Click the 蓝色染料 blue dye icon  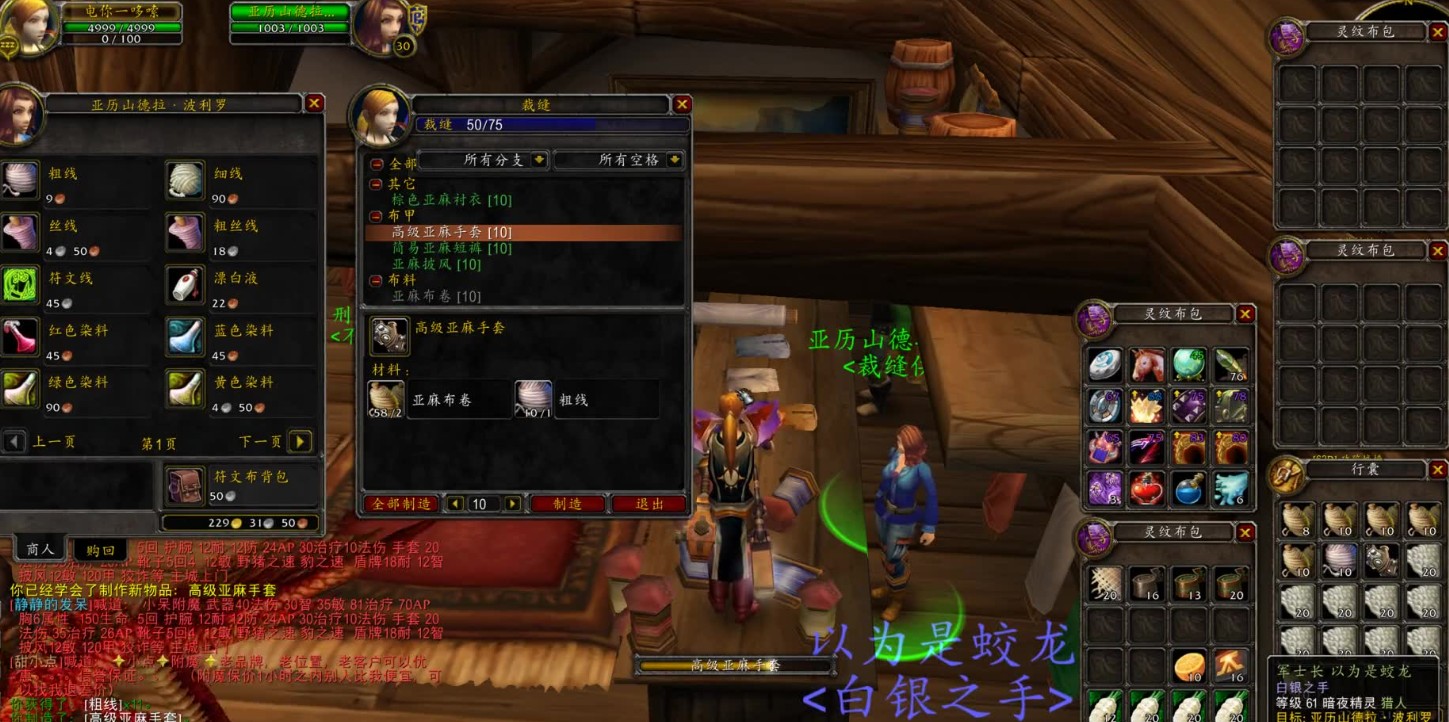(184, 333)
